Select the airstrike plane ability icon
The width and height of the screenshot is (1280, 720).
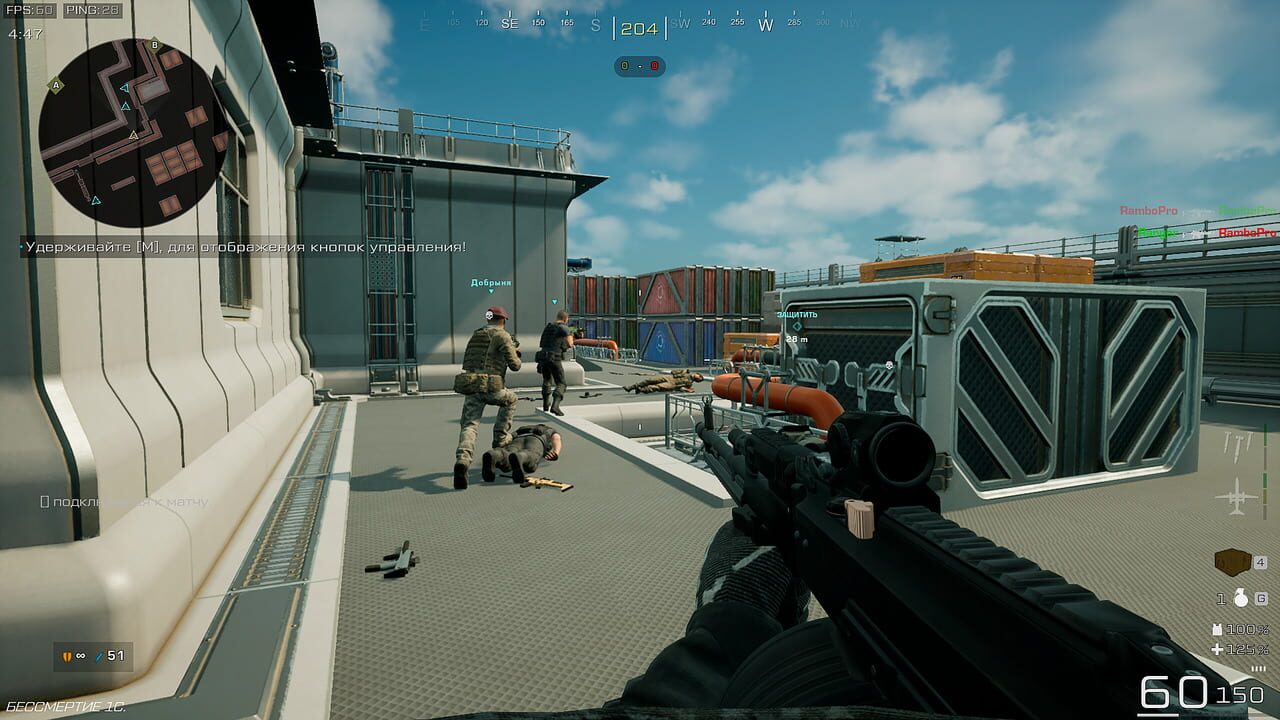[x=1236, y=494]
